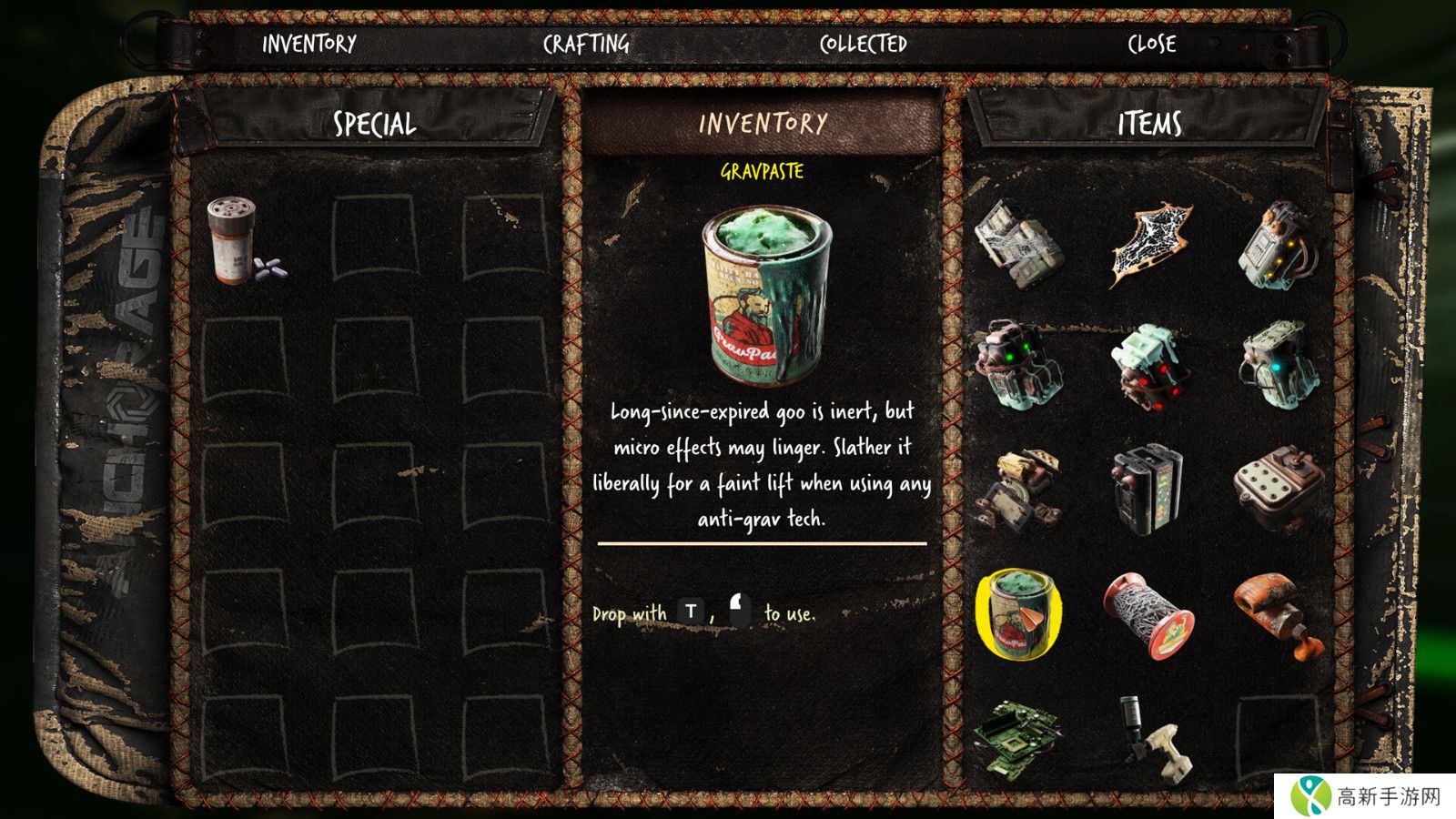Select the module with a cyan light
The image size is (1456, 819).
[x=1279, y=366]
